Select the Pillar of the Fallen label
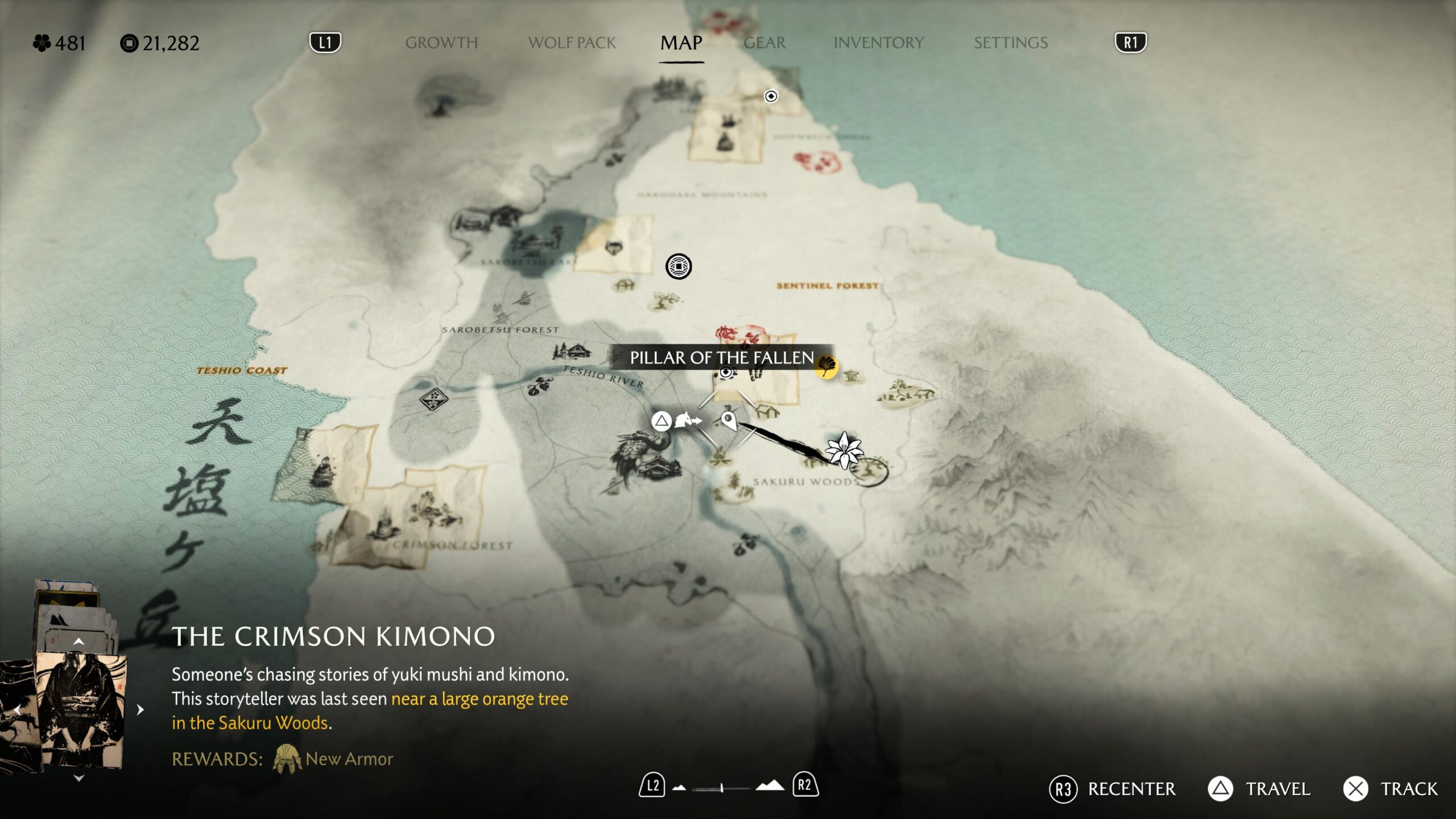 coord(721,358)
